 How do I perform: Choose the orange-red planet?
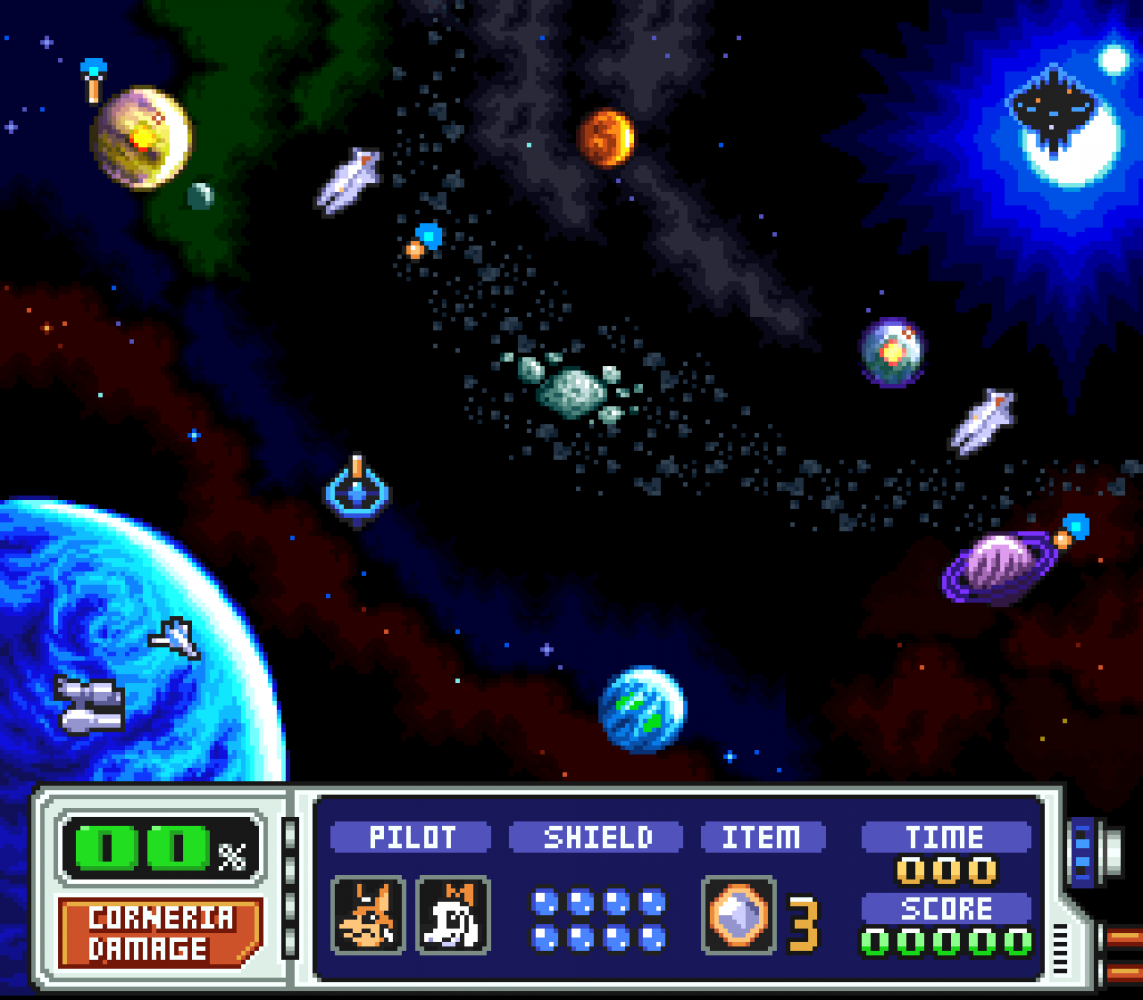coord(605,138)
